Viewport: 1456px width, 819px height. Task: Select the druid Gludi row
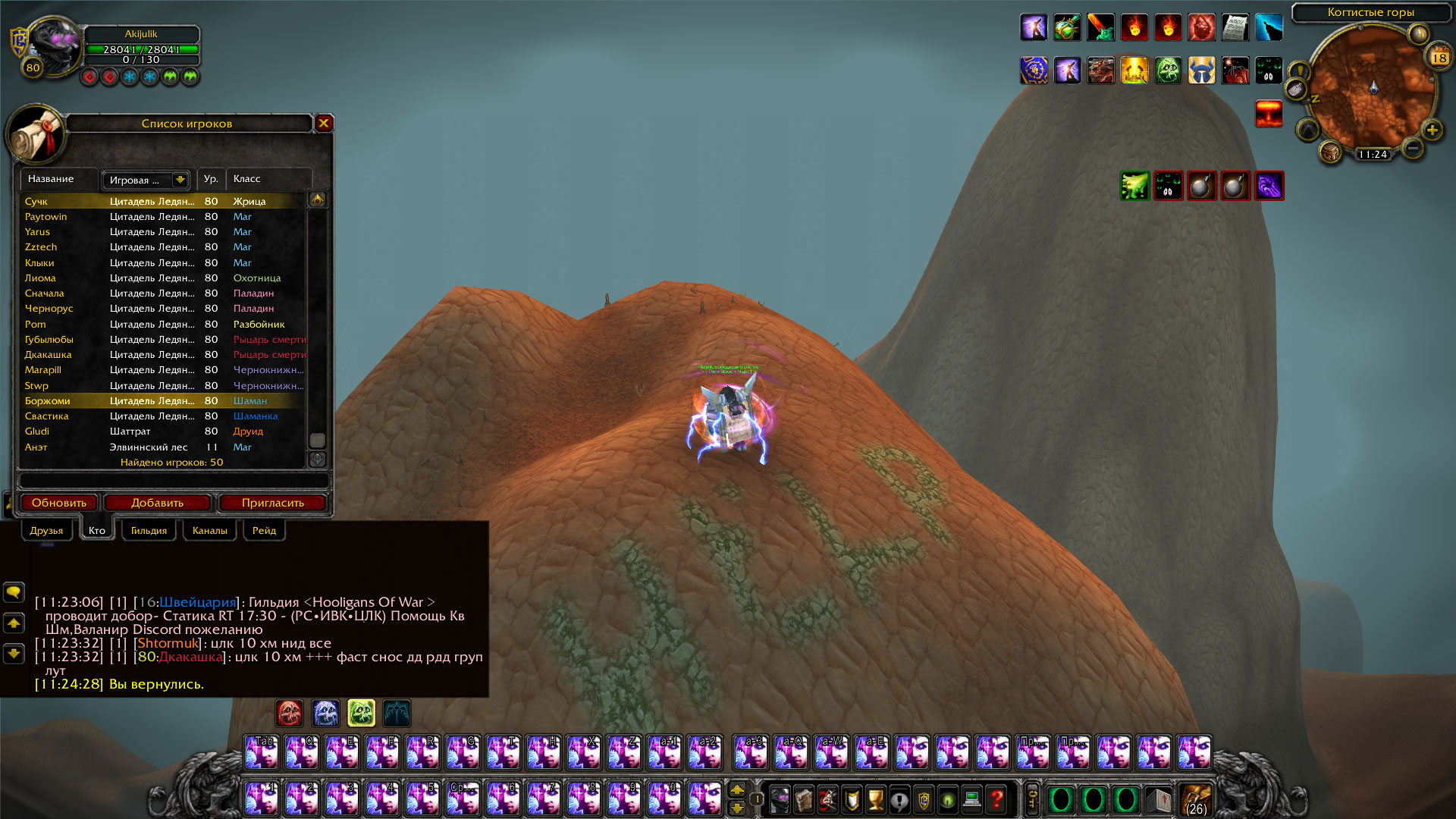tap(37, 431)
